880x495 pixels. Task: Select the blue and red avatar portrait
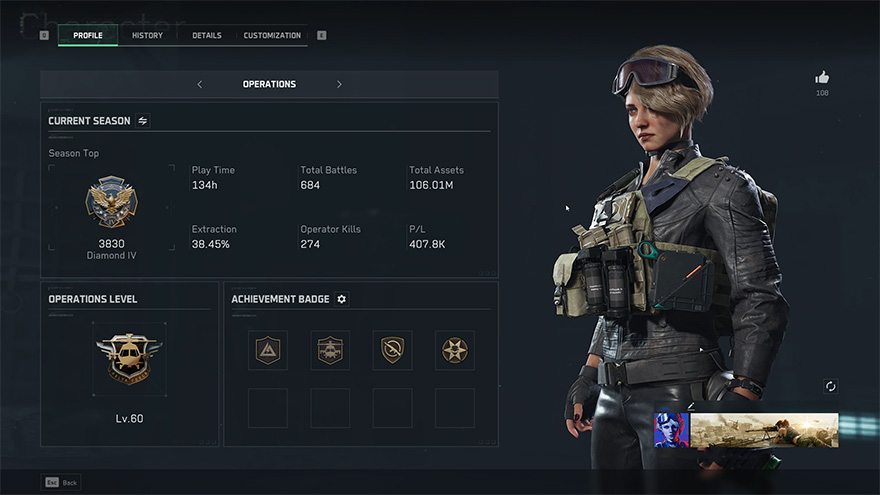[671, 430]
